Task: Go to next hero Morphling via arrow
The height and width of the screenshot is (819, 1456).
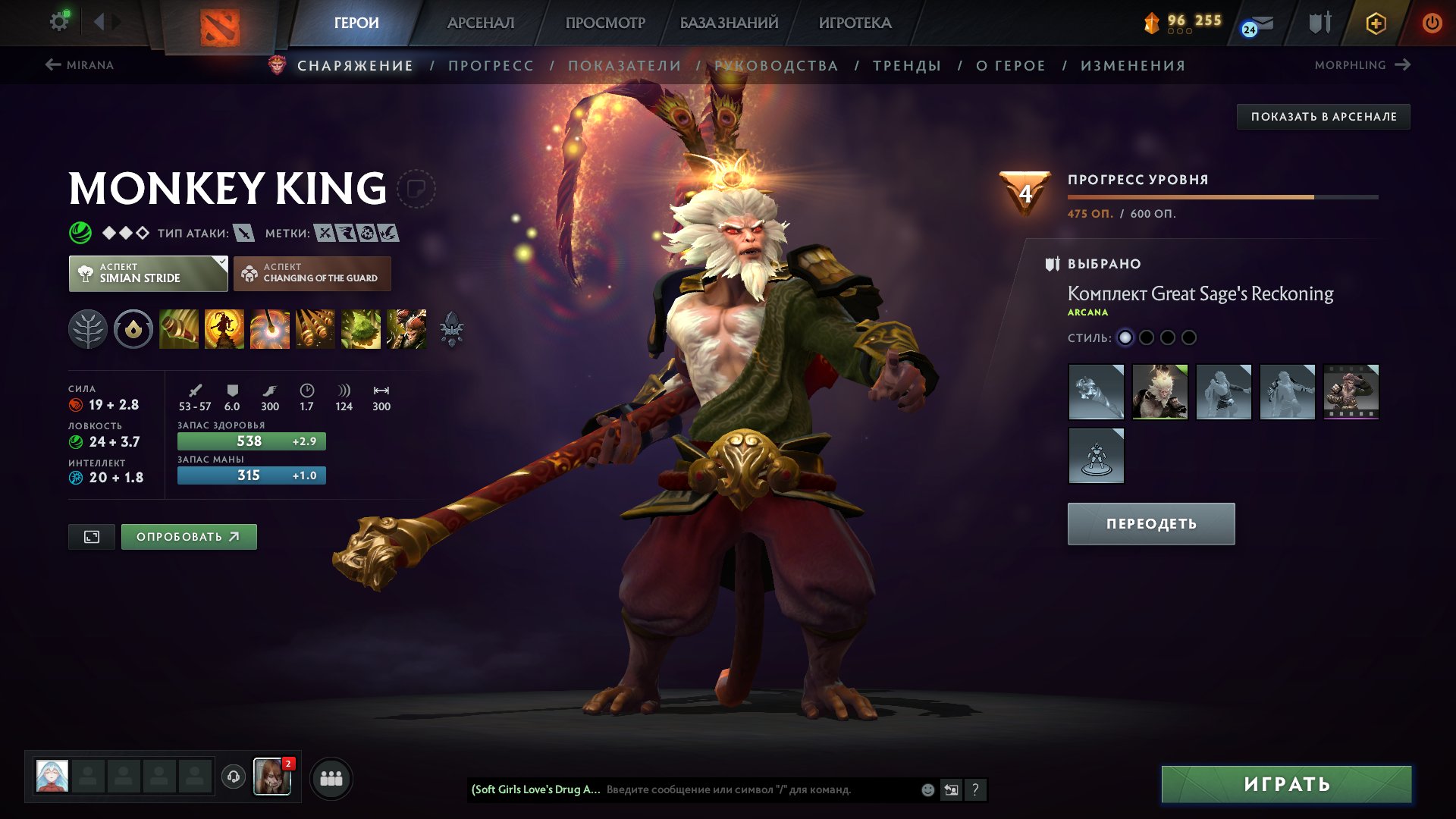Action: pos(1401,64)
